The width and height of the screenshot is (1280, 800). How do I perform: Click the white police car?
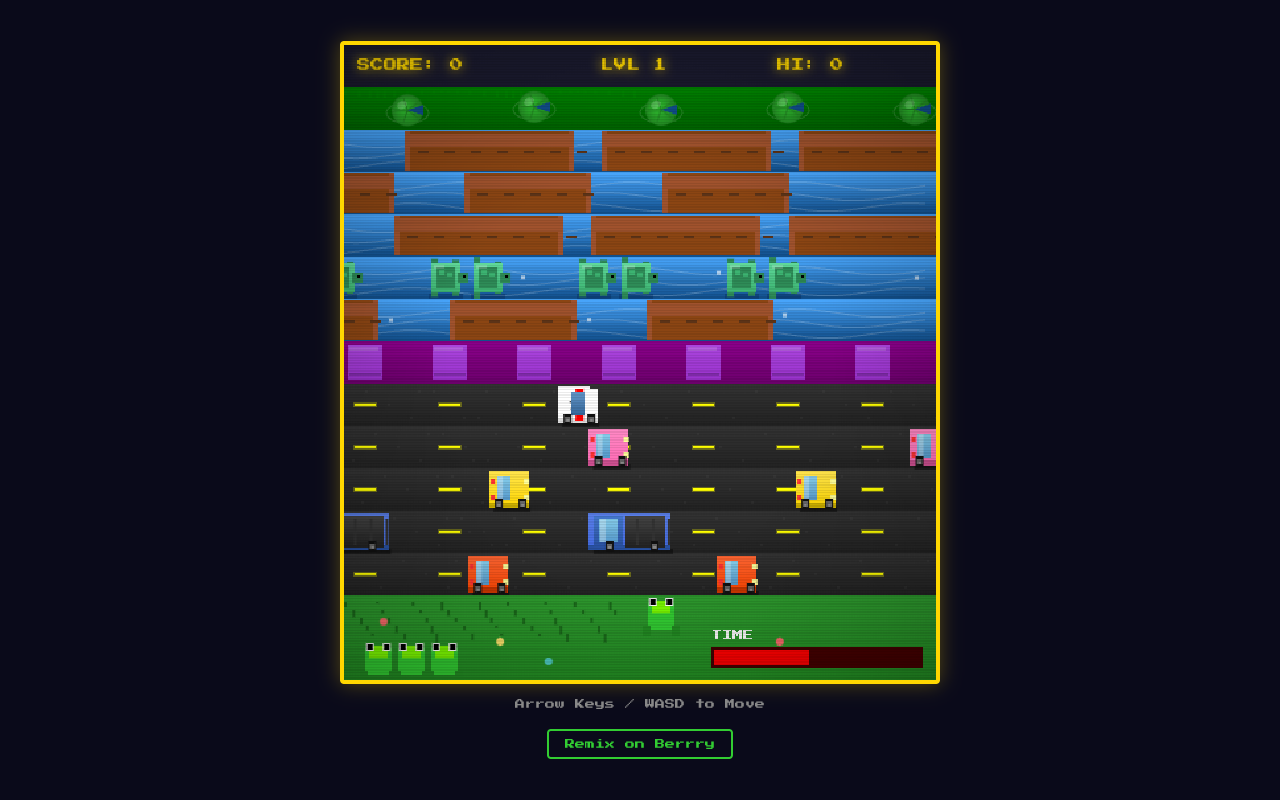(x=576, y=404)
